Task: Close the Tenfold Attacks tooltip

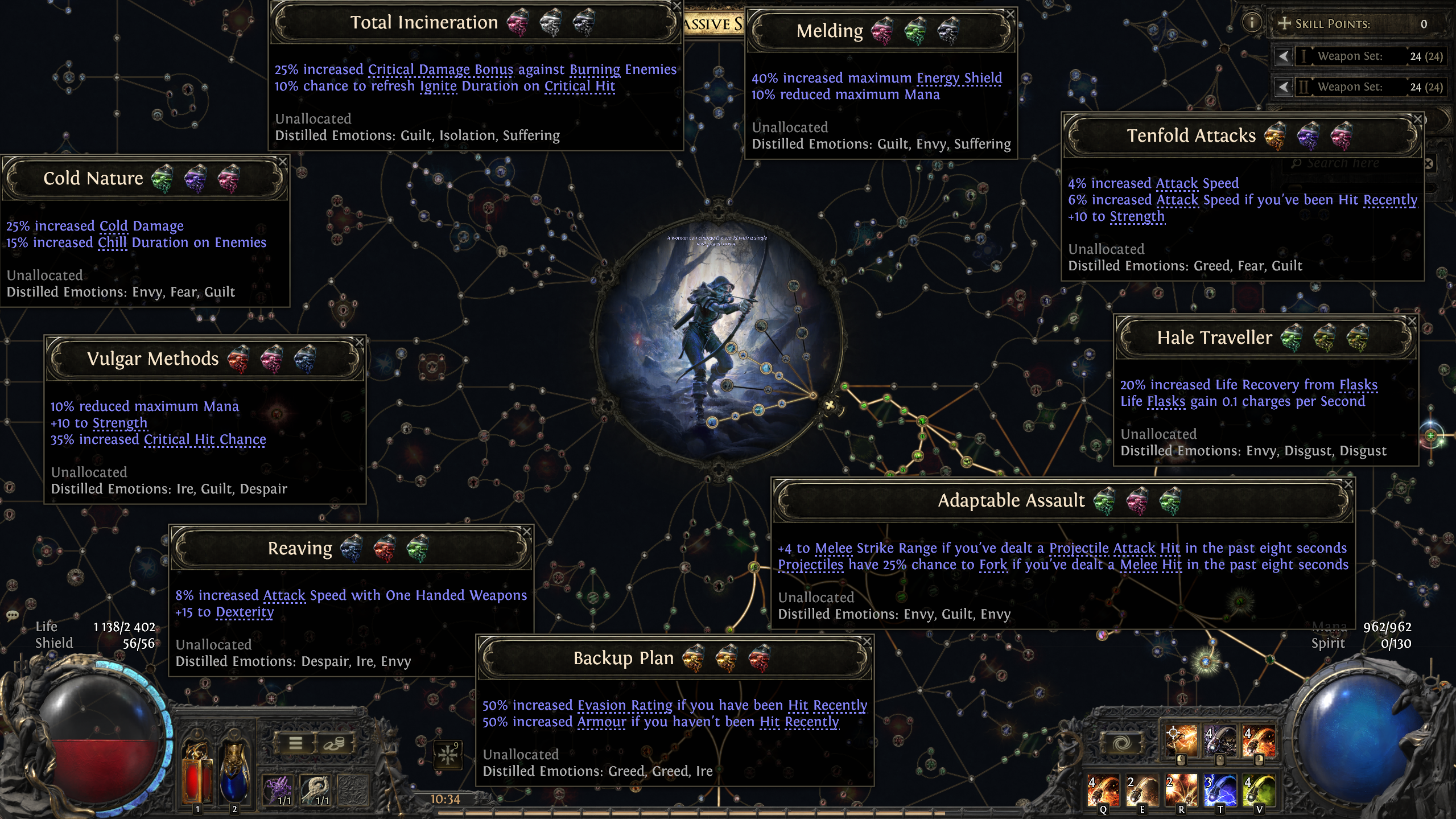Action: point(1417,120)
